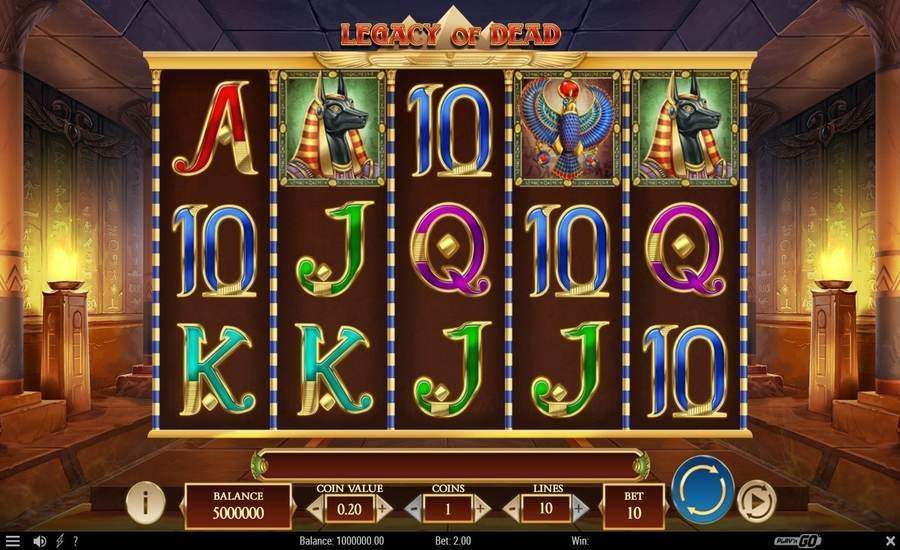Close the game with the X

[886, 541]
